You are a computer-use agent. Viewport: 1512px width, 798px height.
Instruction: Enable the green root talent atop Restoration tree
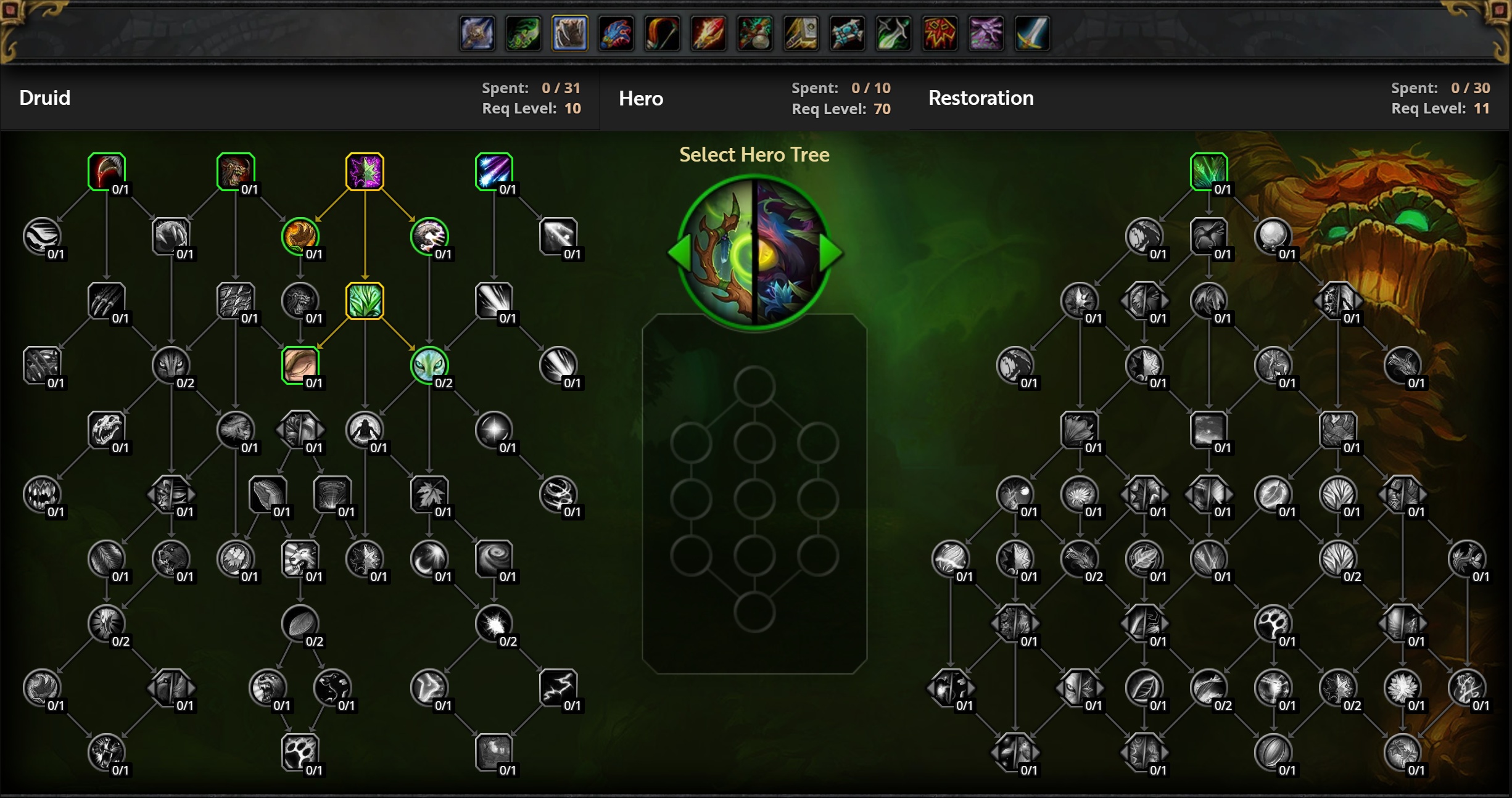[x=1208, y=171]
